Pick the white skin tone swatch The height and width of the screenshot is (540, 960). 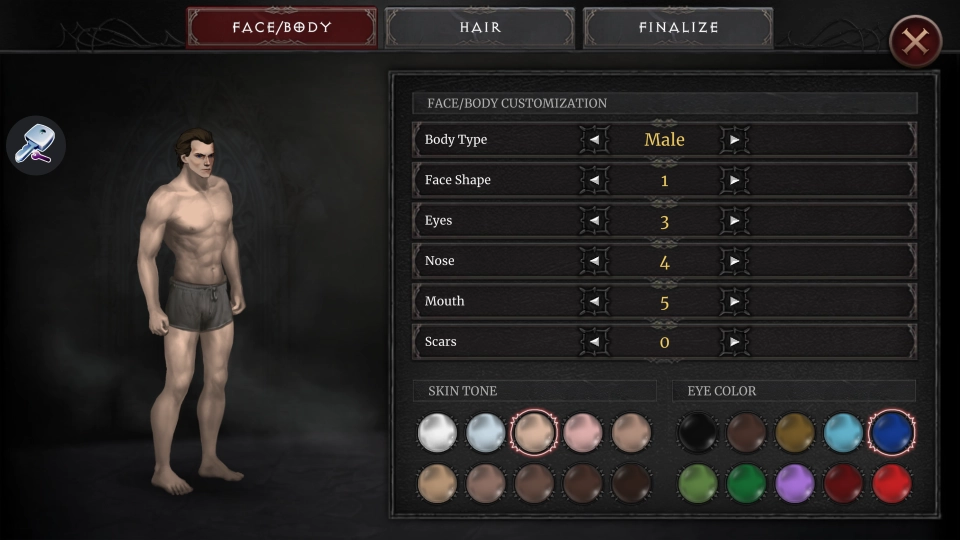[437, 433]
